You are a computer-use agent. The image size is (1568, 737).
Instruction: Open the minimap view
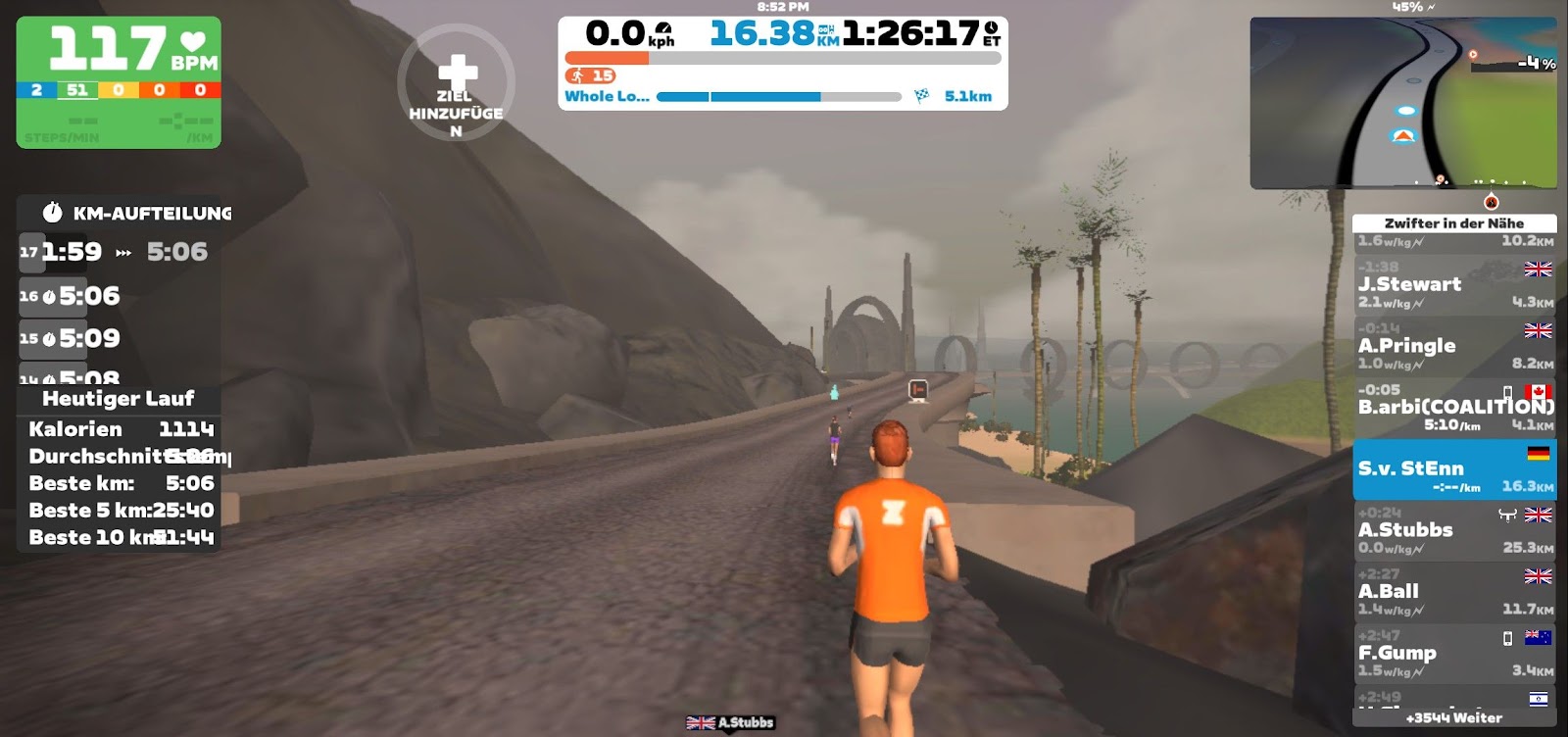(x=1402, y=102)
